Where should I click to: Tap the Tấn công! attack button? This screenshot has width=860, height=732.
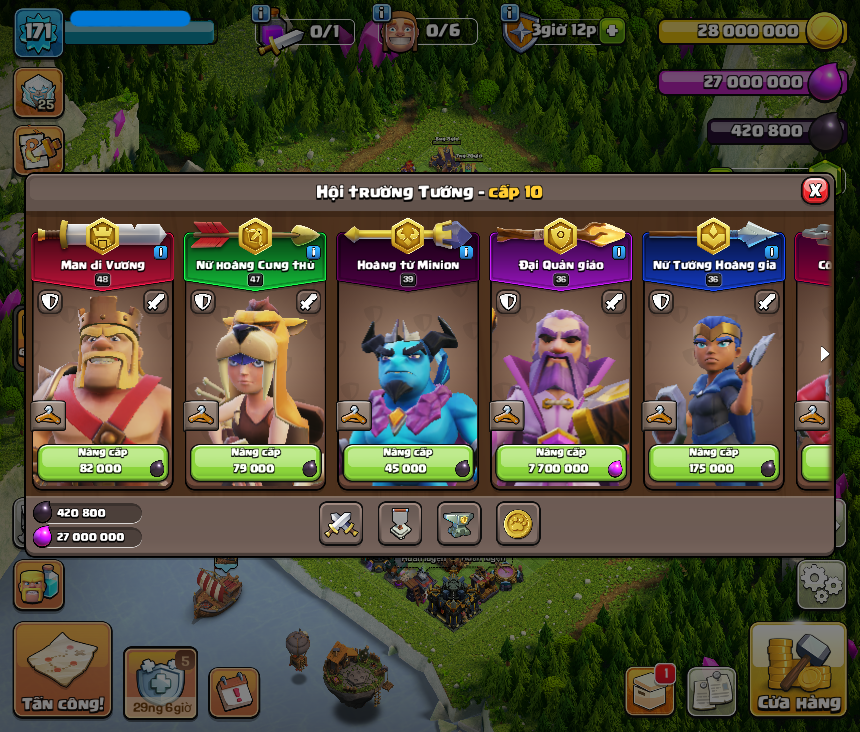click(x=62, y=669)
